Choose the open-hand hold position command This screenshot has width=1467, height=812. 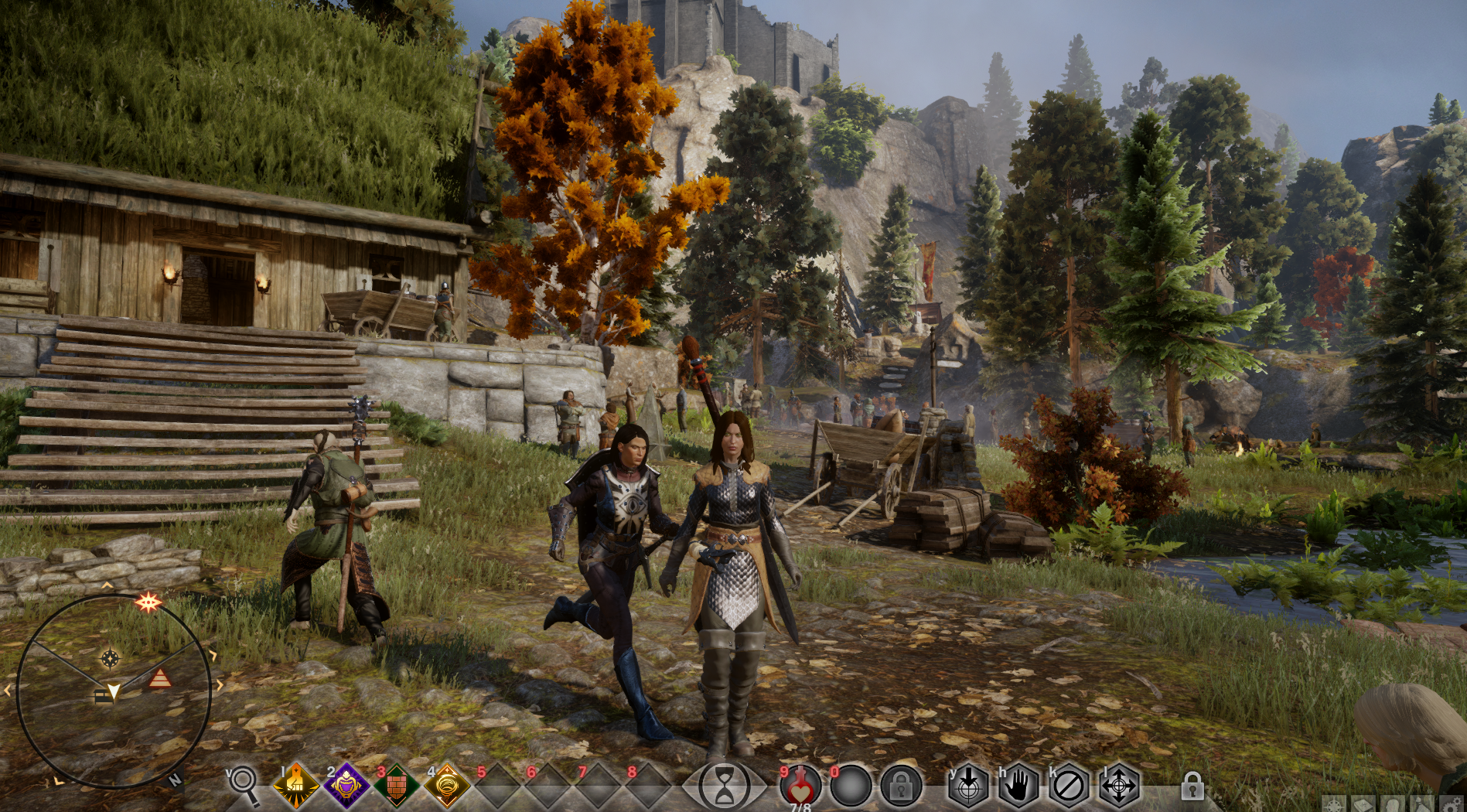[x=1018, y=786]
